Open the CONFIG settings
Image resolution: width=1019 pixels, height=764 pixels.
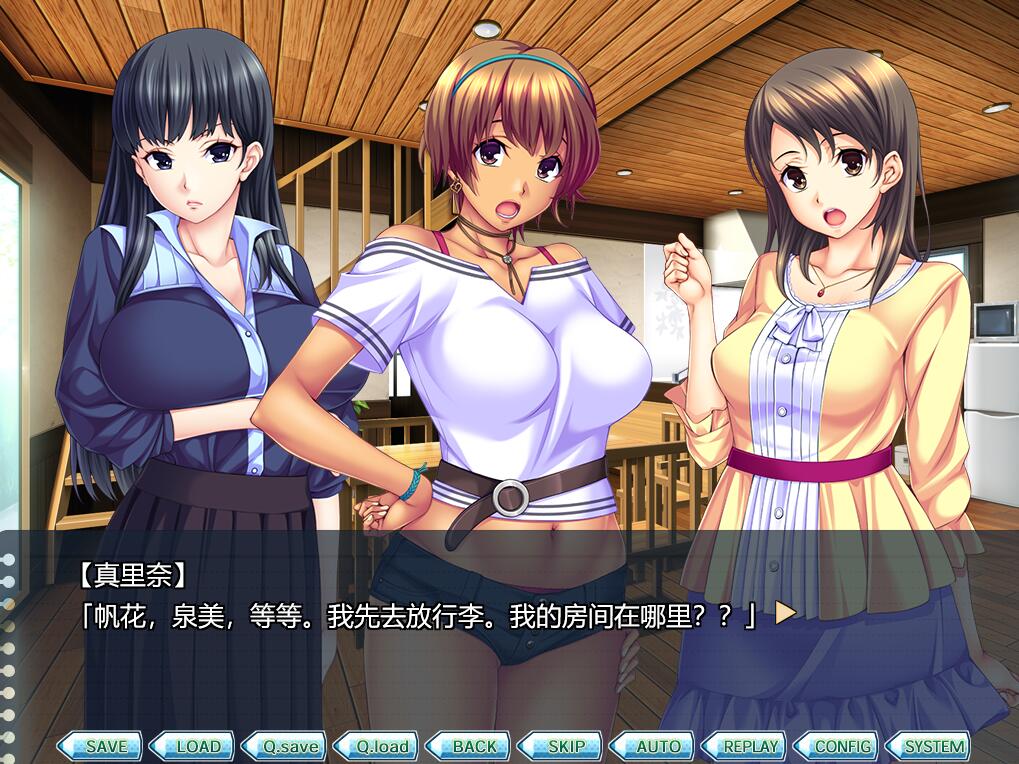836,746
